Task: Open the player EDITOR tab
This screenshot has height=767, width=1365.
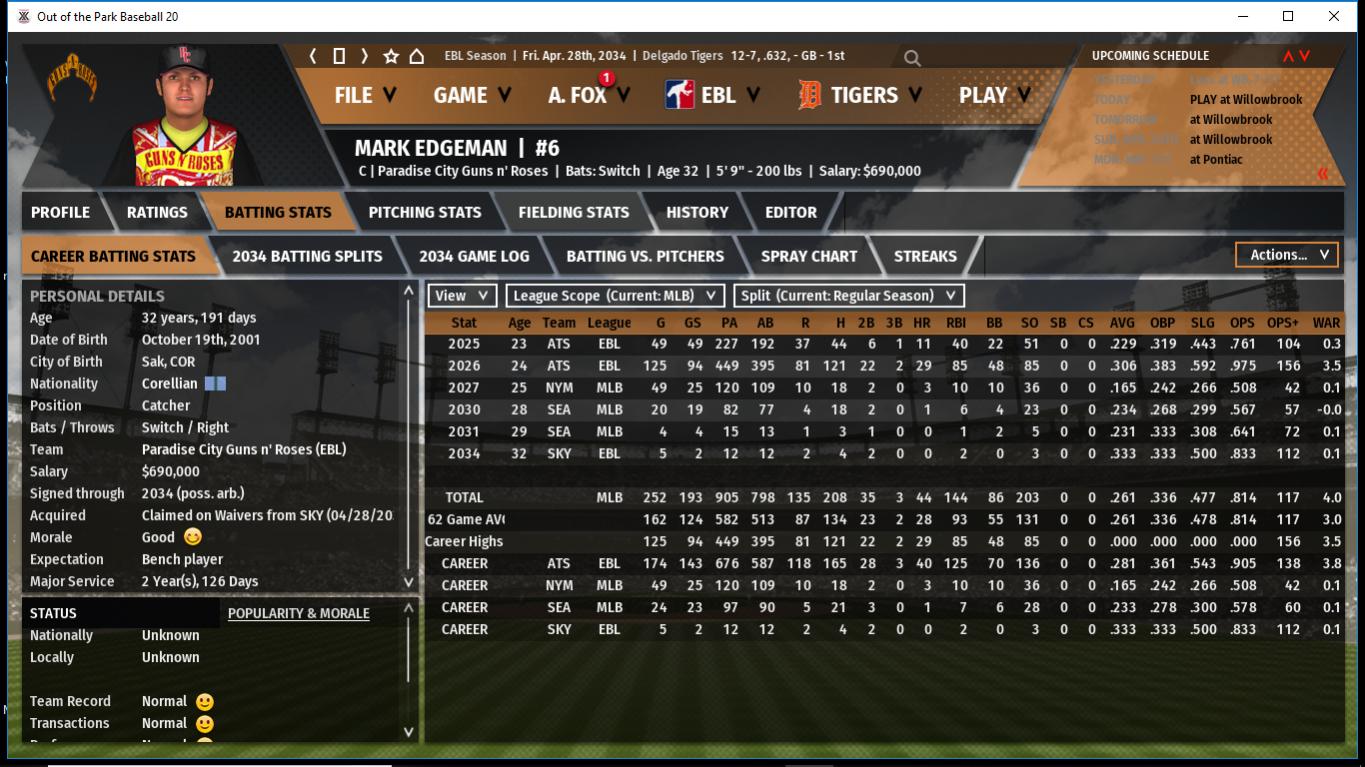Action: (791, 212)
